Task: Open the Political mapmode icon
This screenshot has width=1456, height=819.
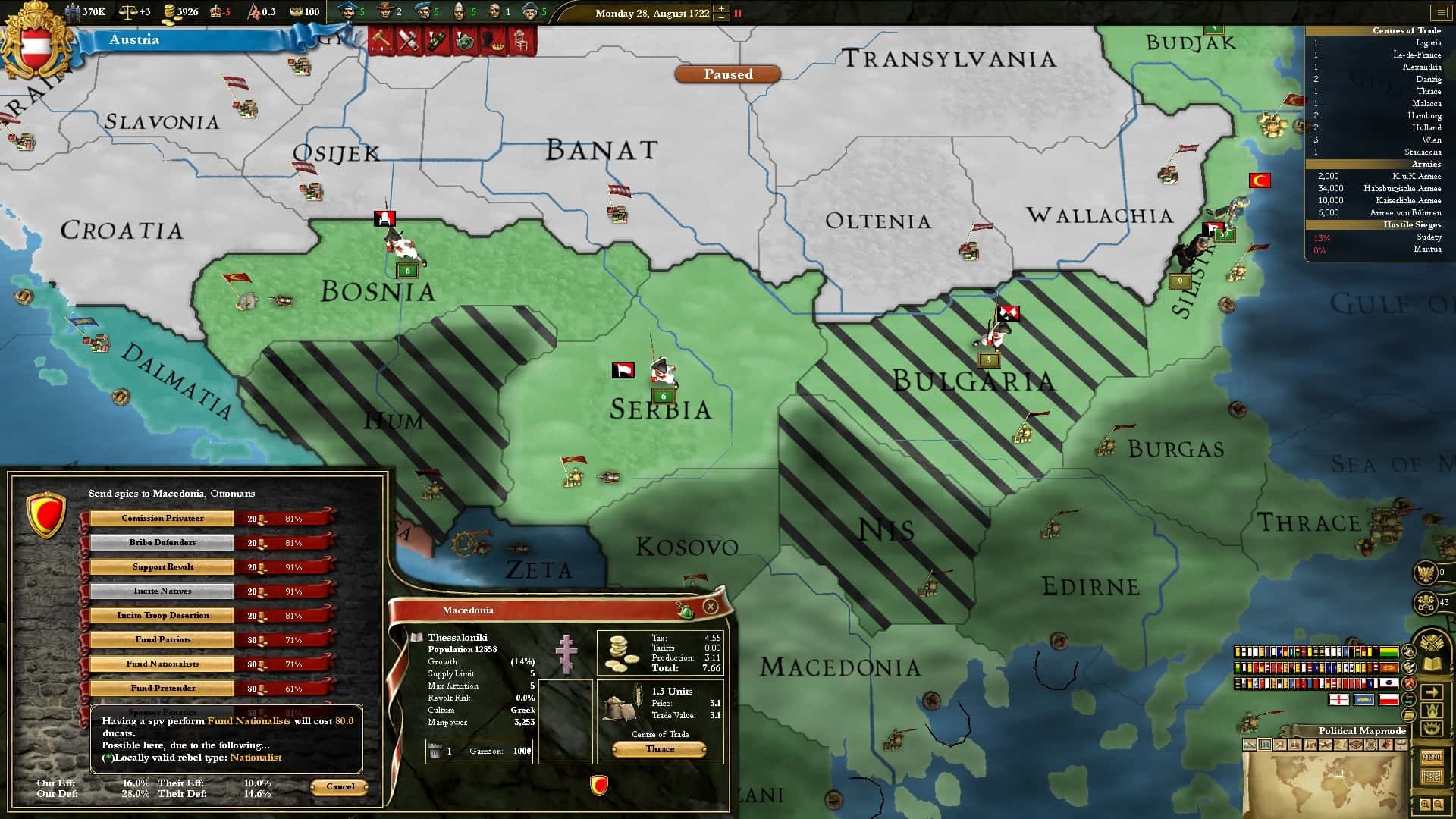Action: pyautogui.click(x=1265, y=744)
